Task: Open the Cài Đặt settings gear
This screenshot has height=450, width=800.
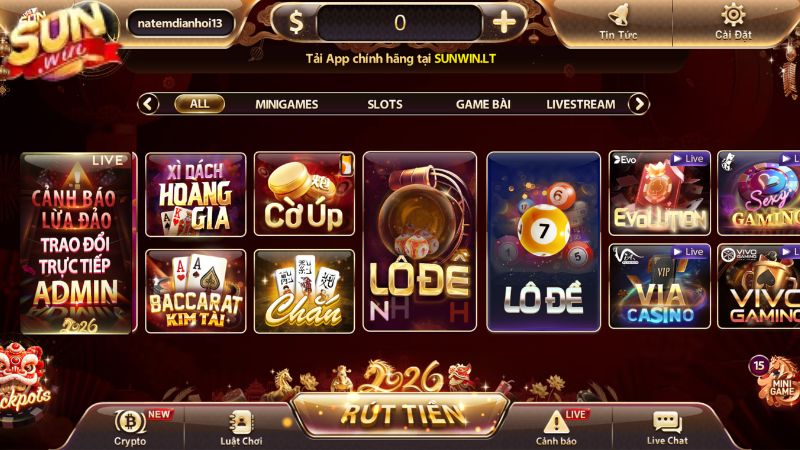Action: coord(733,22)
